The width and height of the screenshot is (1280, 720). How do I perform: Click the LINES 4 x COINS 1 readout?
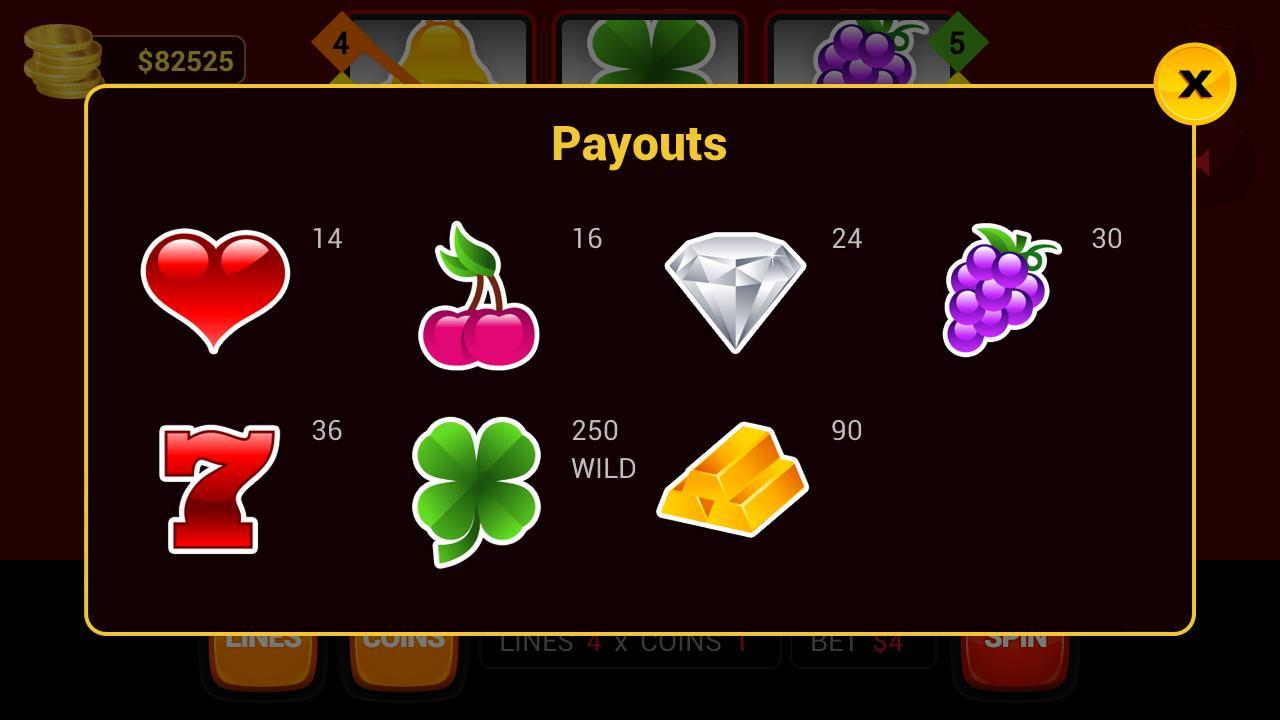pyautogui.click(x=630, y=643)
